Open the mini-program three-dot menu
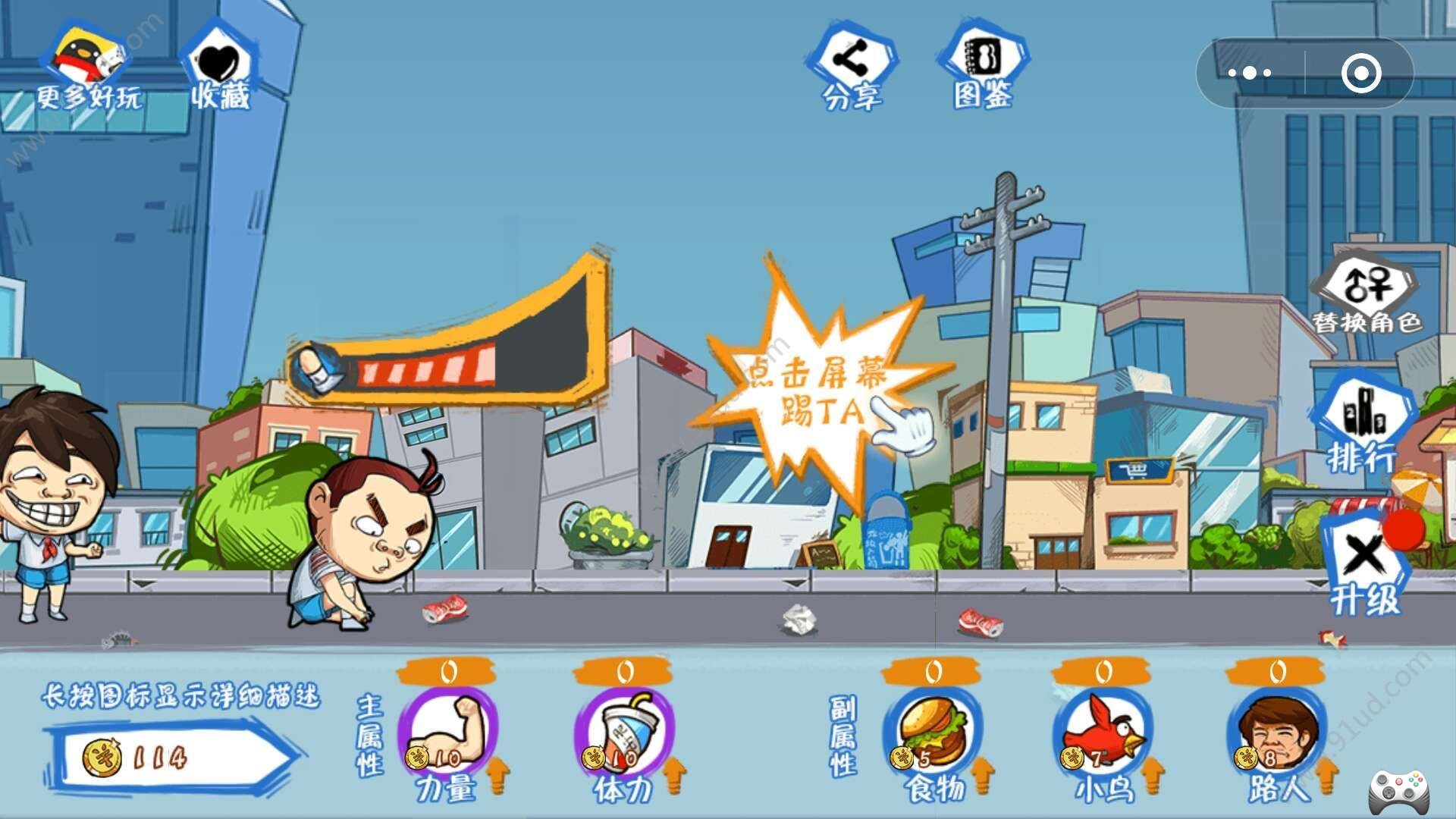The height and width of the screenshot is (819, 1456). tap(1250, 73)
